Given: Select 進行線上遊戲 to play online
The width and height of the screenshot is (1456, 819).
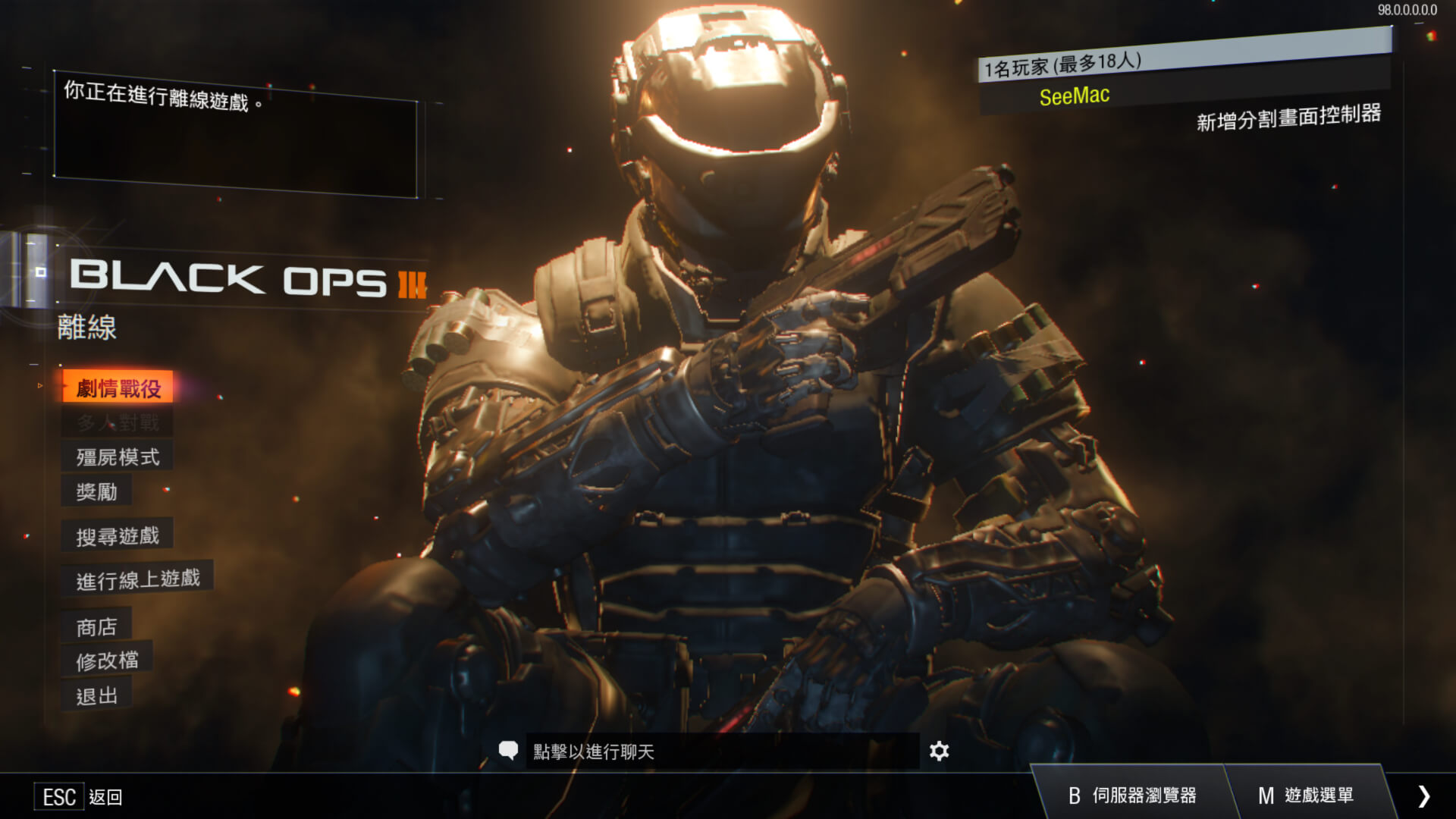Looking at the screenshot, I should [138, 580].
